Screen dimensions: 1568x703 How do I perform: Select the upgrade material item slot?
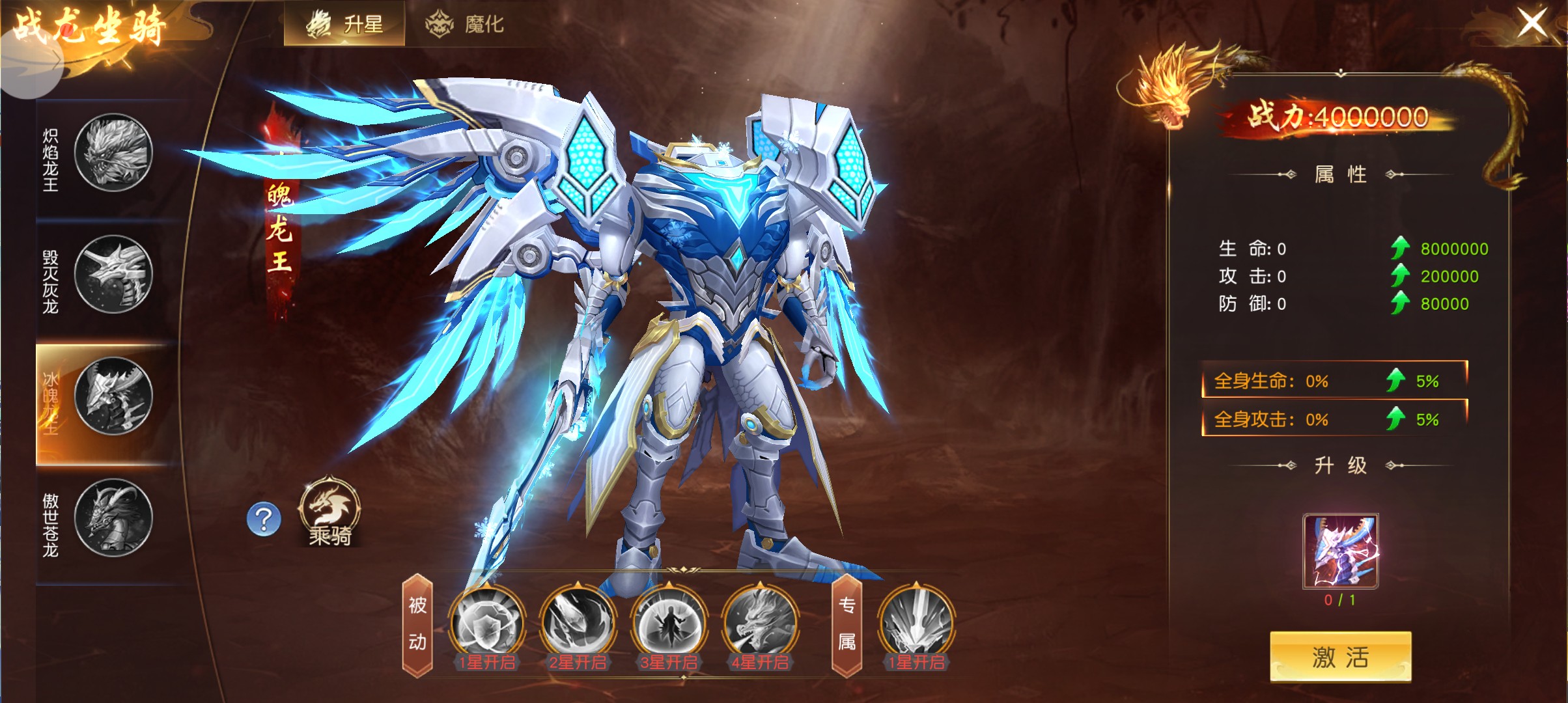(1340, 551)
